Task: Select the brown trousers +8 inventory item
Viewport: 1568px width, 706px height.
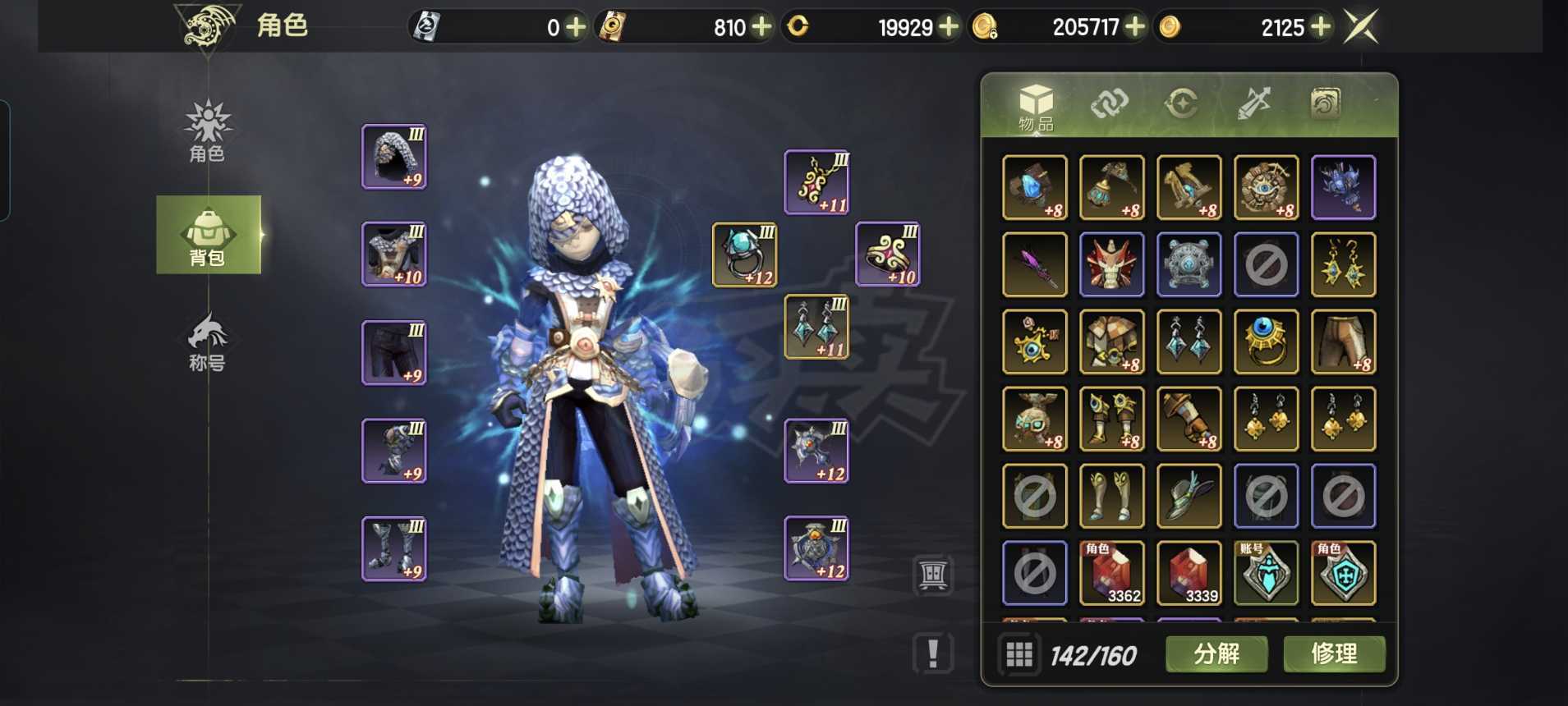Action: coord(1344,342)
